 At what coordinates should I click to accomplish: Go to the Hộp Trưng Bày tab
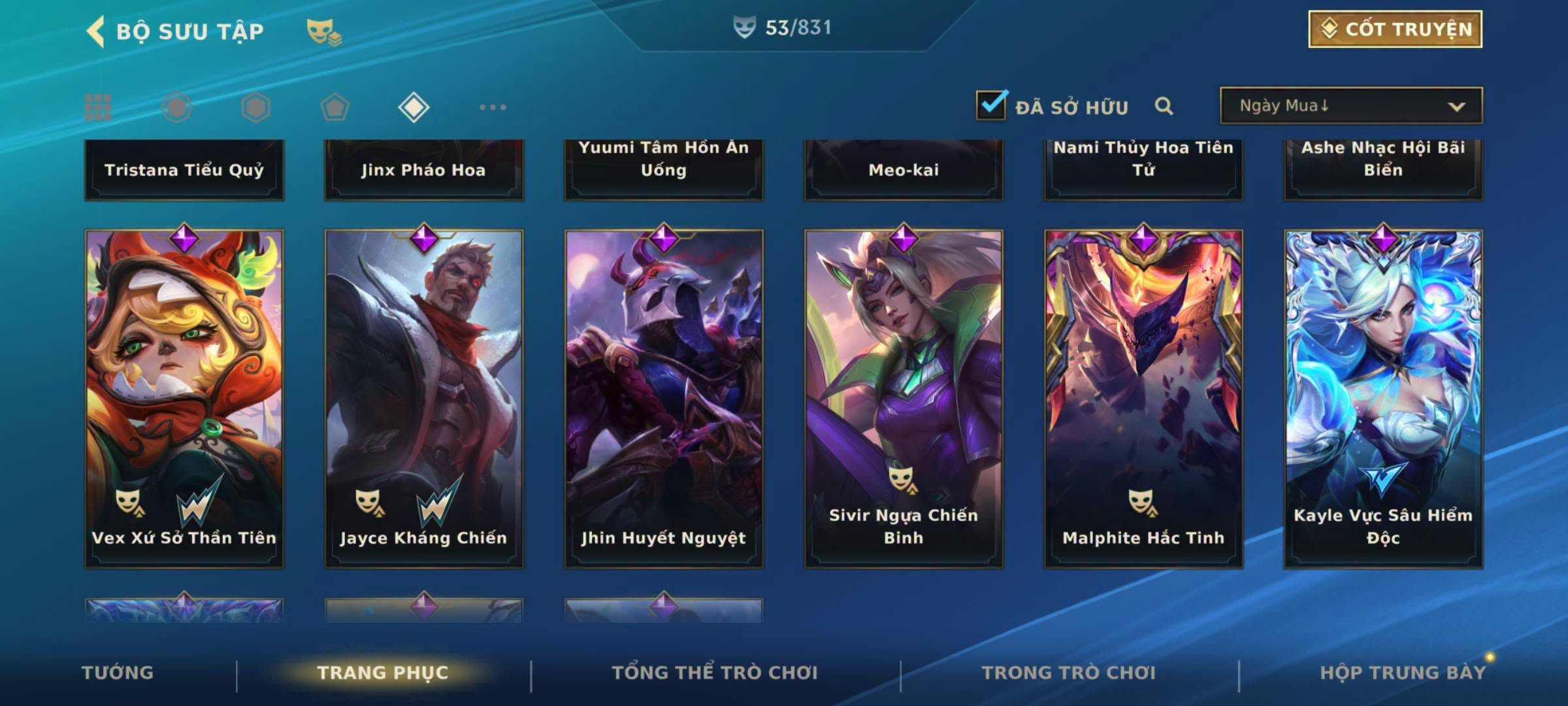pos(1403,673)
